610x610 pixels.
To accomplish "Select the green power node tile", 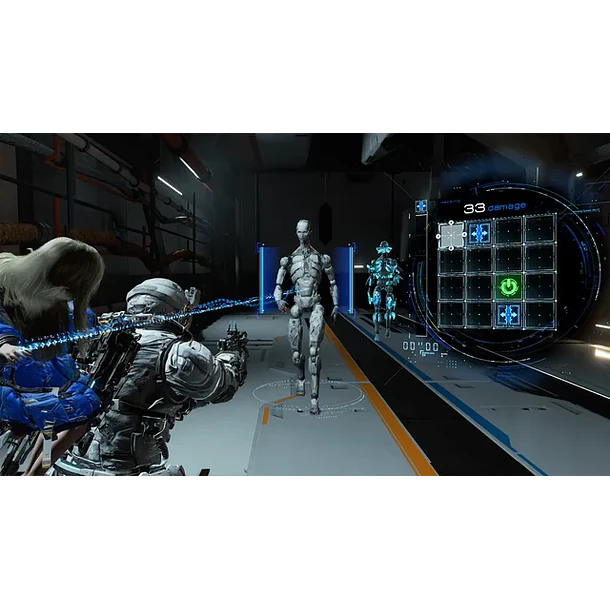I will point(509,287).
